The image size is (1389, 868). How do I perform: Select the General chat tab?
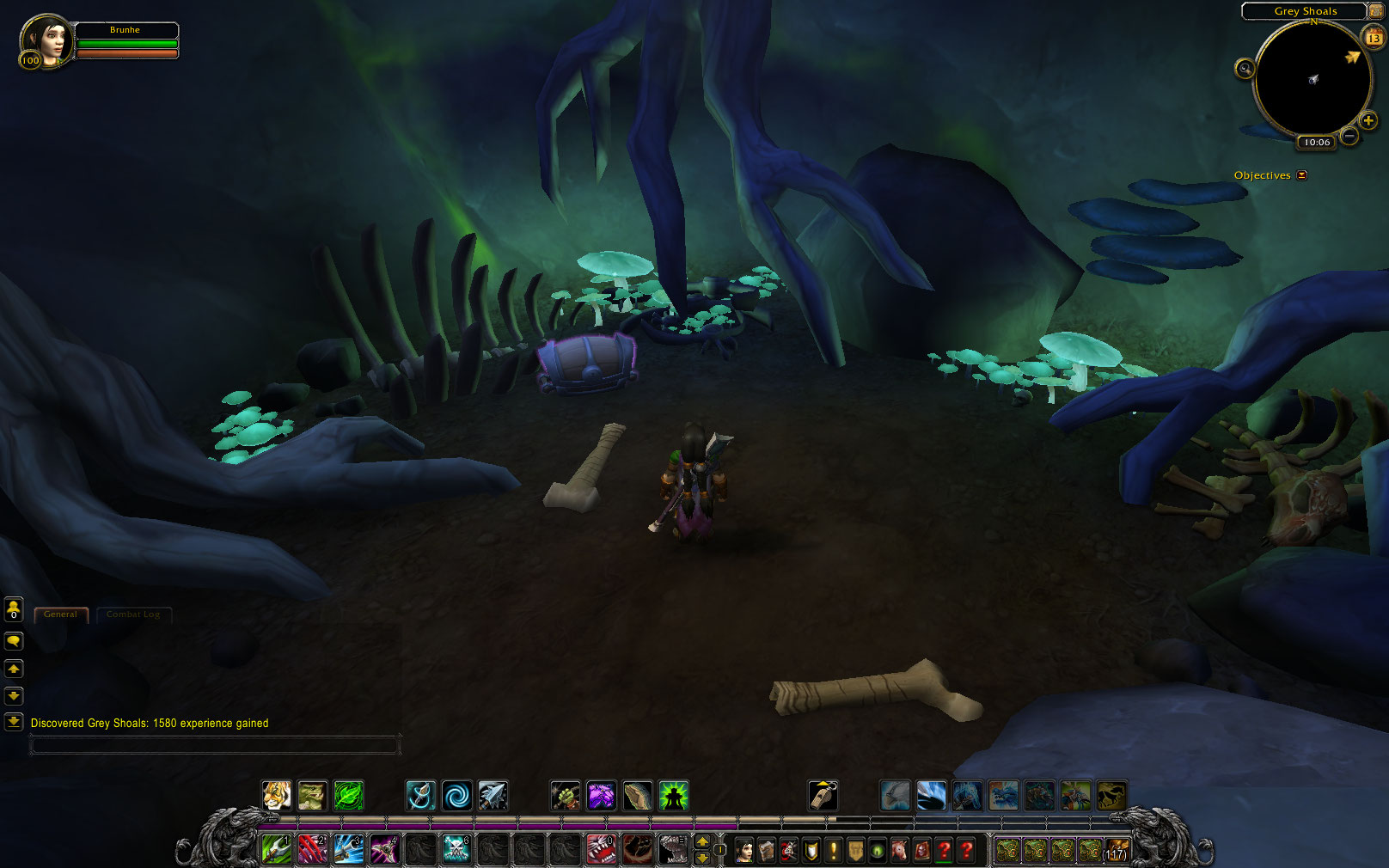[x=60, y=614]
